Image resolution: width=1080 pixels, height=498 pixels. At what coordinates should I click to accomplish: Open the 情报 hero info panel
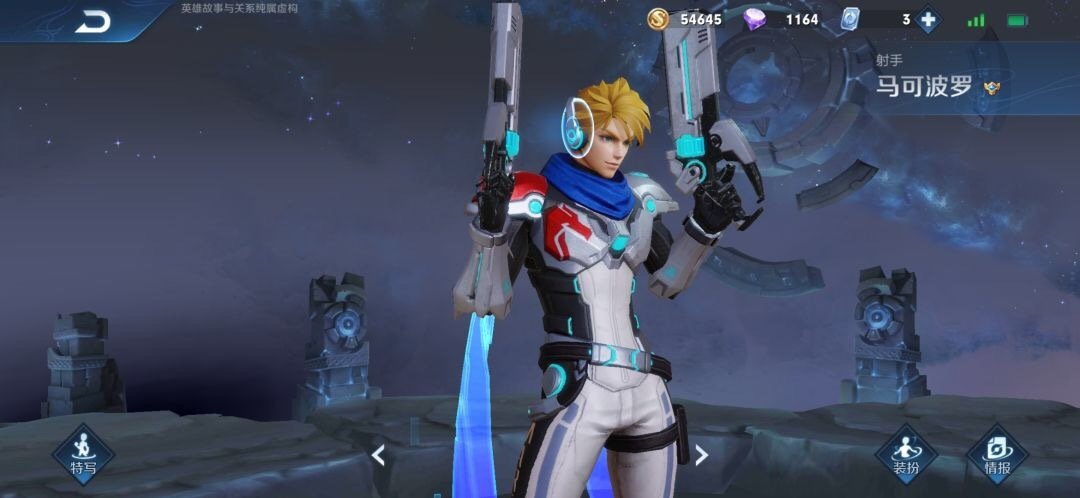click(996, 454)
